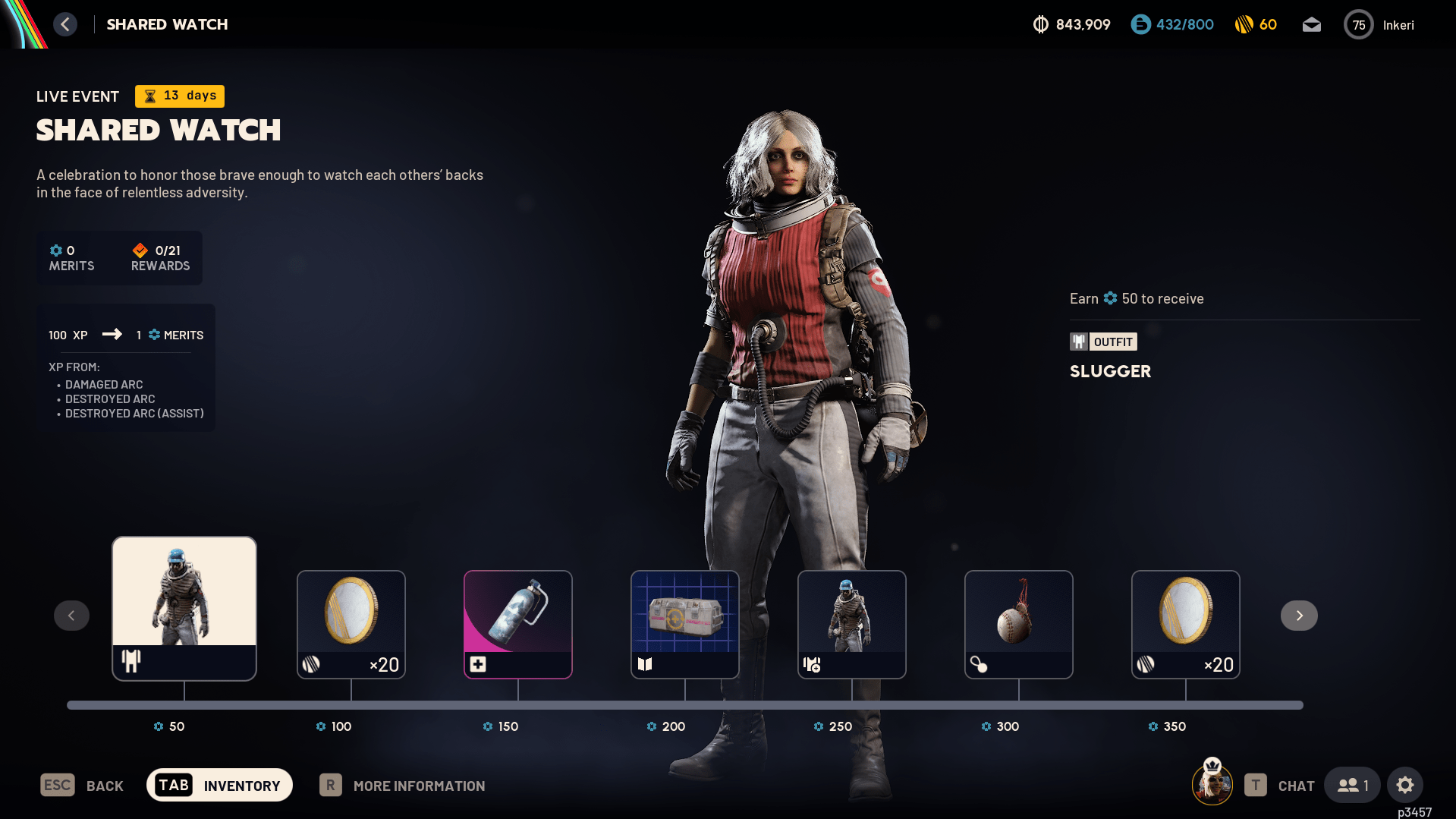Open the mailbox envelope icon
Screen dimensions: 1456x819
tap(1311, 25)
